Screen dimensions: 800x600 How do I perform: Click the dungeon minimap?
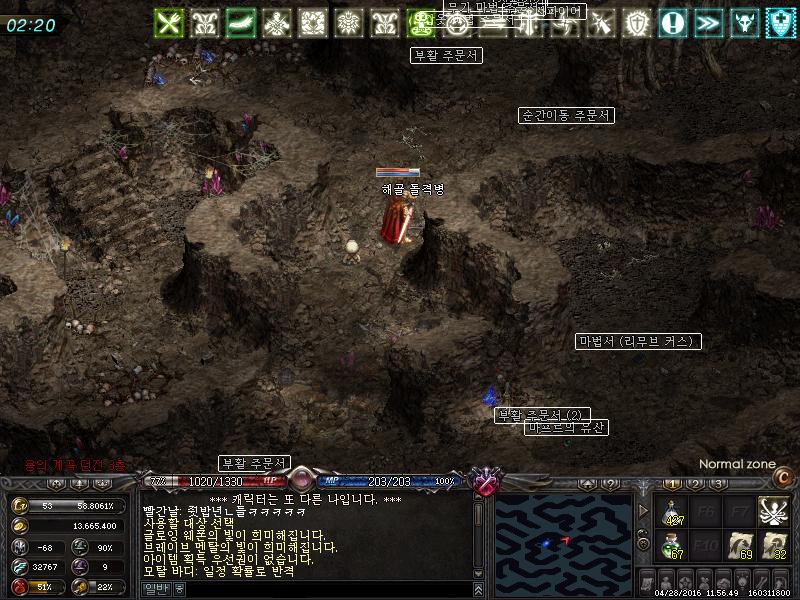[561, 539]
